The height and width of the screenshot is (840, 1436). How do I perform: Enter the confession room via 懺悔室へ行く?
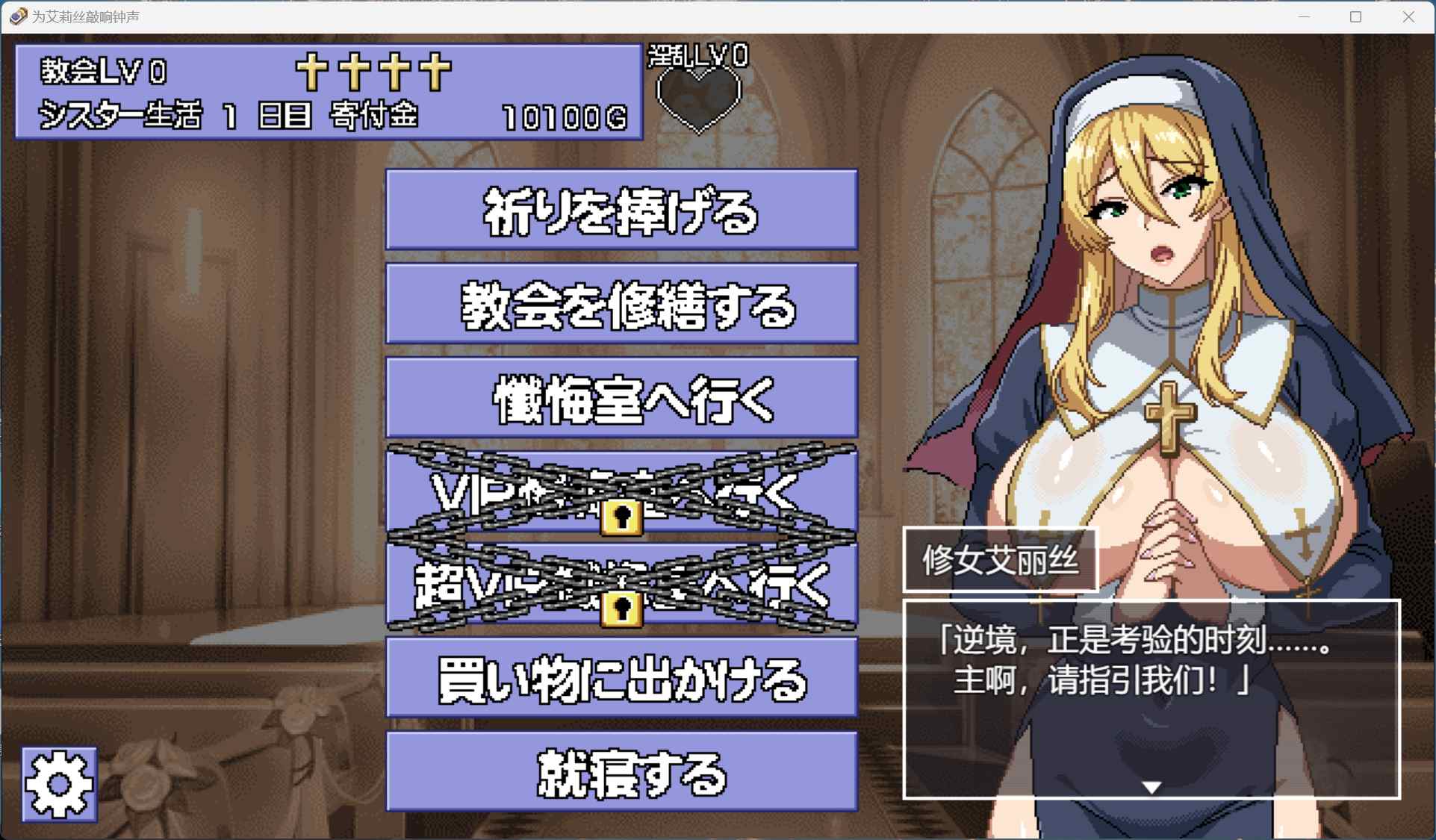point(621,398)
